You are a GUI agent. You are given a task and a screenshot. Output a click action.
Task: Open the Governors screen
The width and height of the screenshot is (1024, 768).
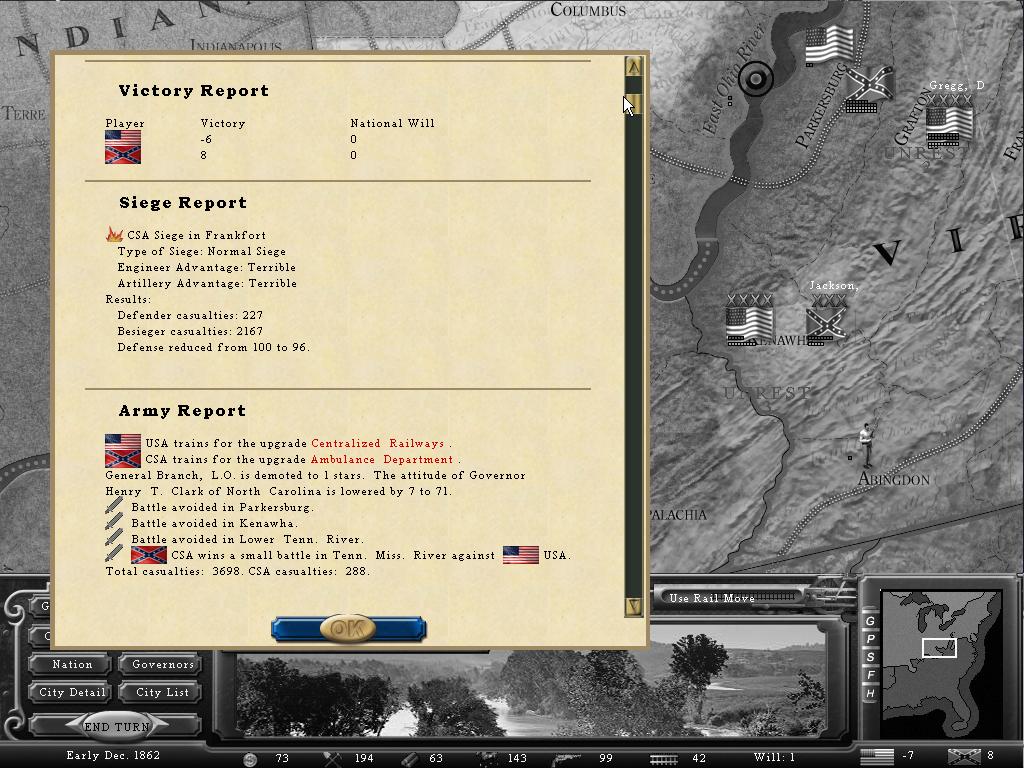pos(163,664)
